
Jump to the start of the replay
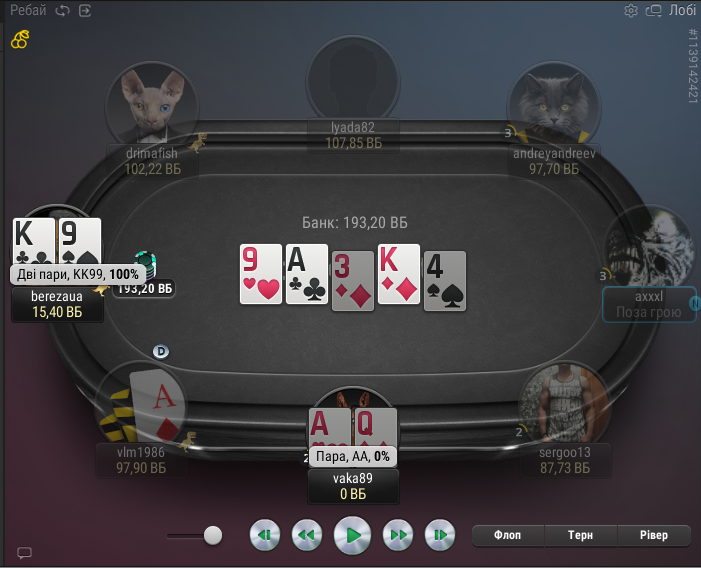pos(264,535)
